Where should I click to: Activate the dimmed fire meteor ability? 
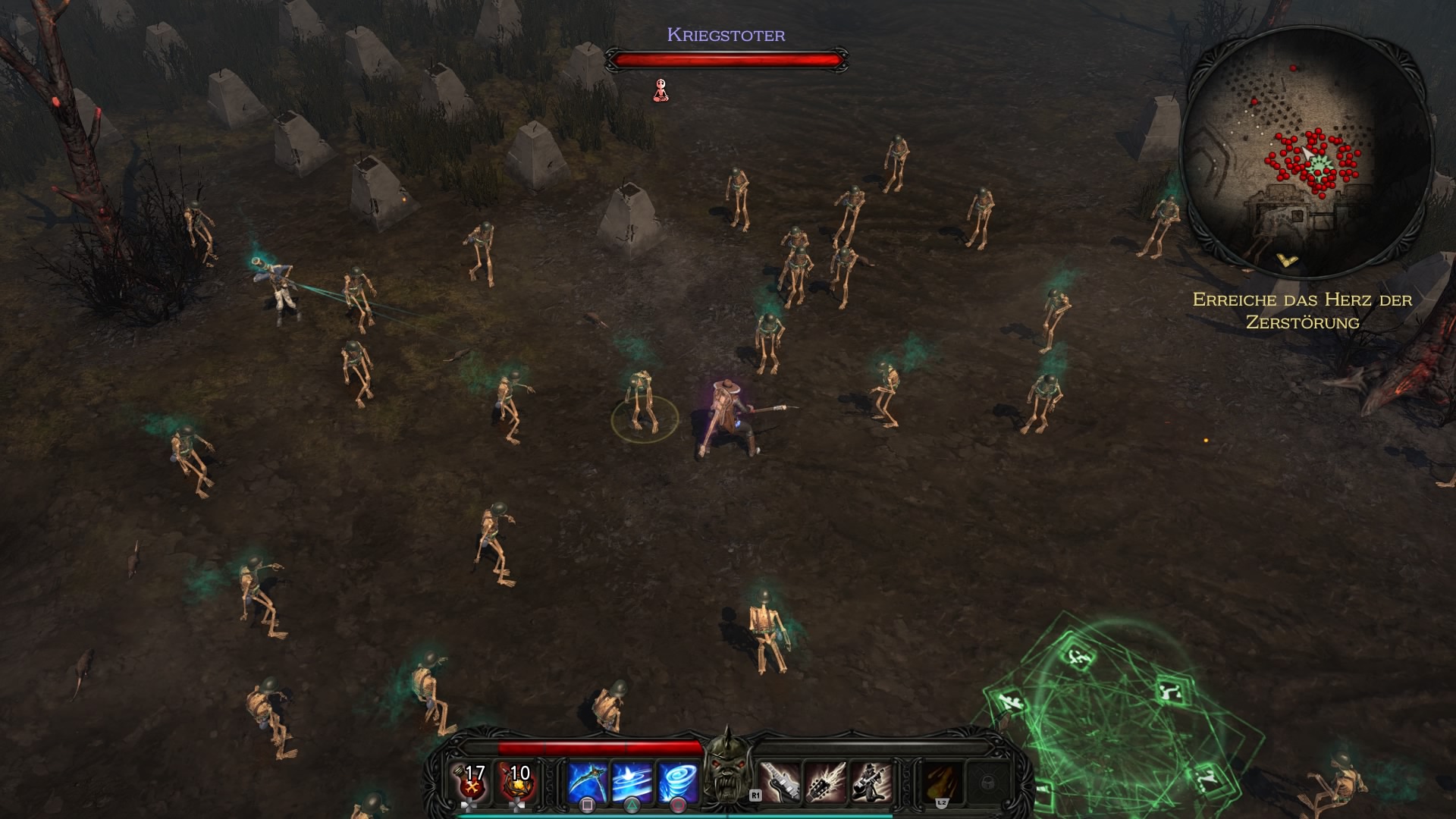coord(942,782)
